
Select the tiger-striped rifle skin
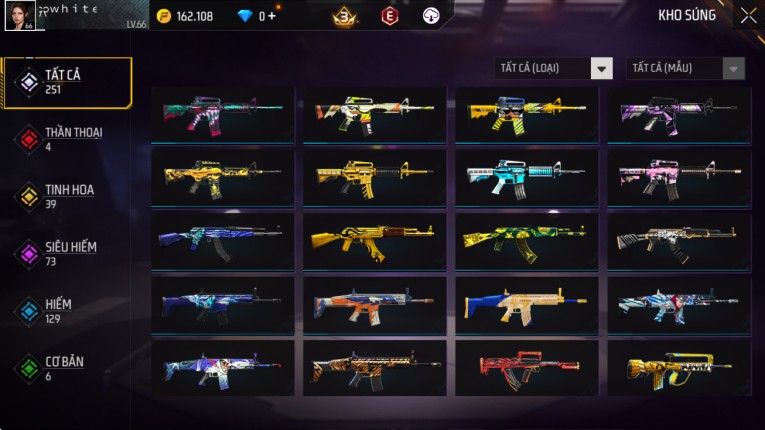tap(375, 368)
